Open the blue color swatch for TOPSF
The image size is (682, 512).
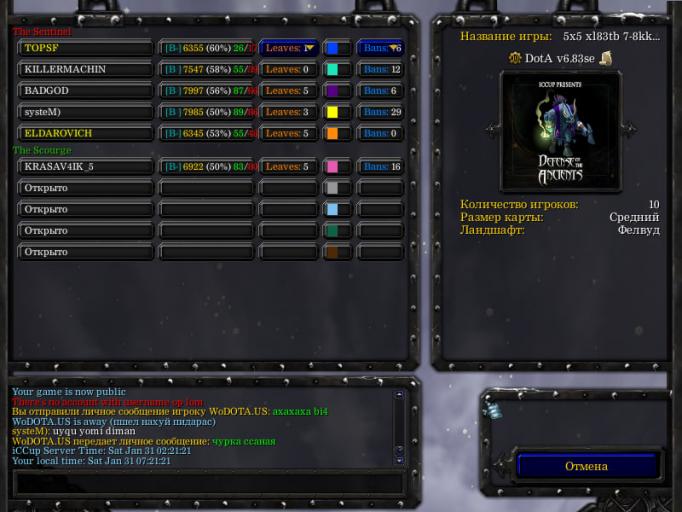point(336,48)
